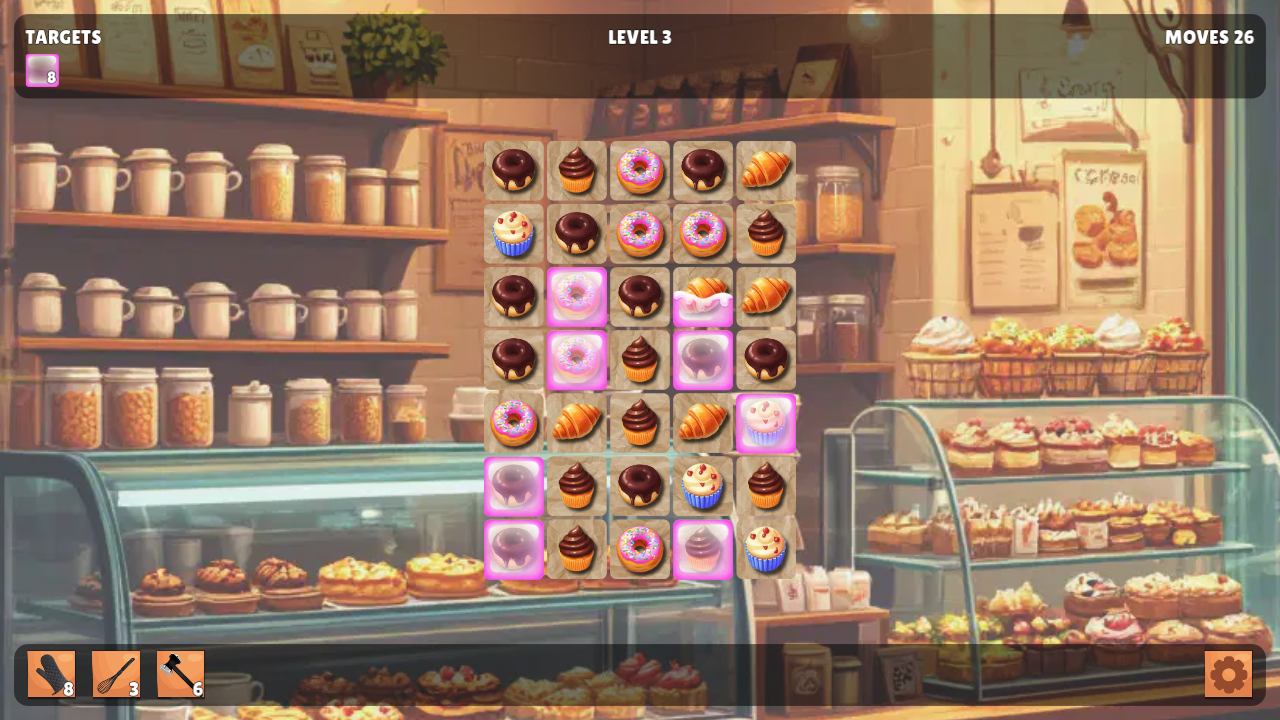The height and width of the screenshot is (720, 1280).
Task: Select the donut in the top-left board corner
Action: click(513, 170)
